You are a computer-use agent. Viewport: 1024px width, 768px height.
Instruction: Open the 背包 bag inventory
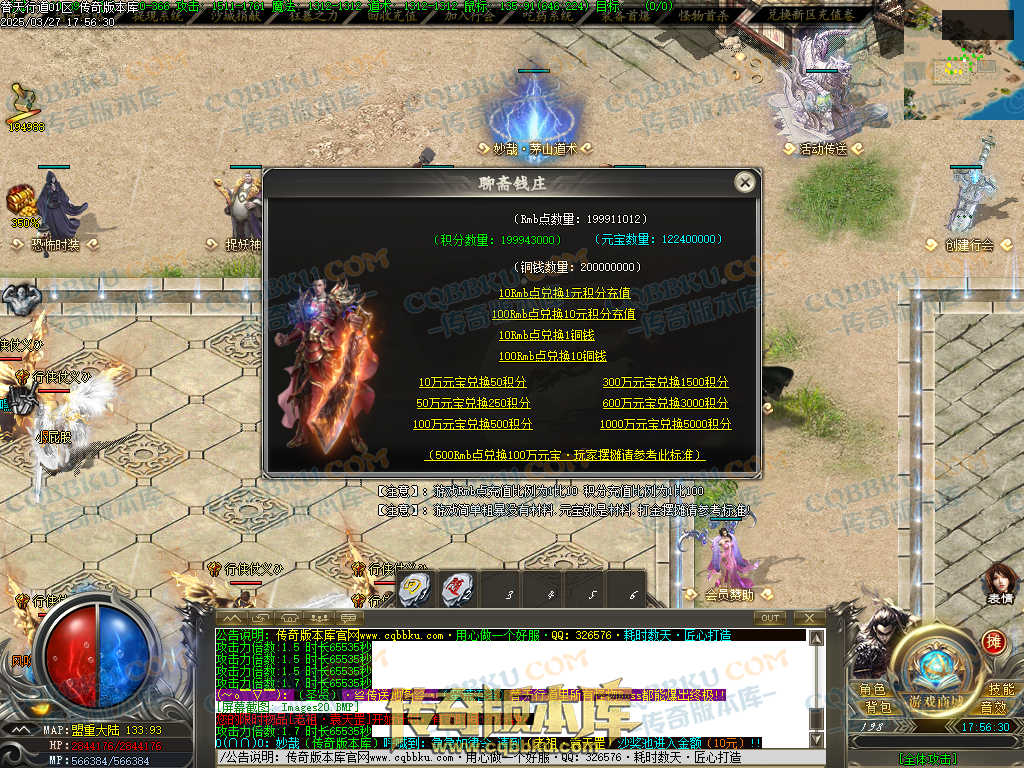(872, 707)
